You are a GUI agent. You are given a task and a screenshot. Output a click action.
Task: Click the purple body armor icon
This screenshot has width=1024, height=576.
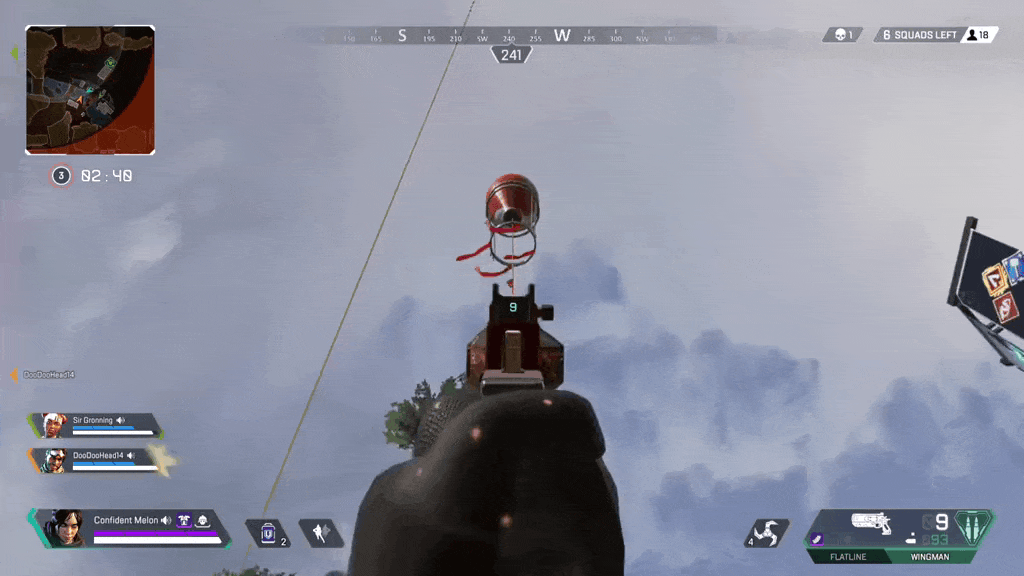point(184,520)
